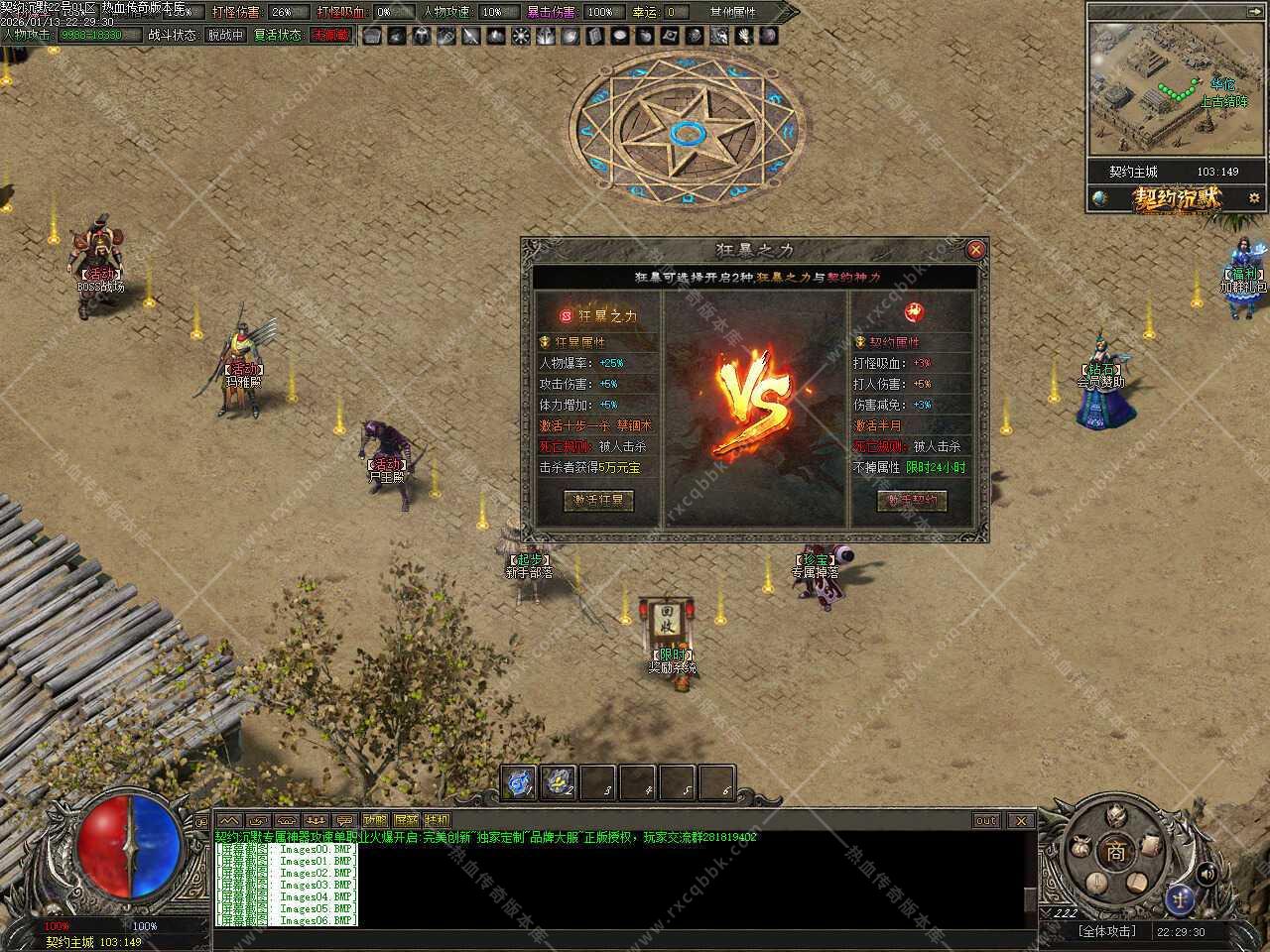Toggle sound with the speaker icon
This screenshot has width=1270, height=952.
click(x=1206, y=874)
